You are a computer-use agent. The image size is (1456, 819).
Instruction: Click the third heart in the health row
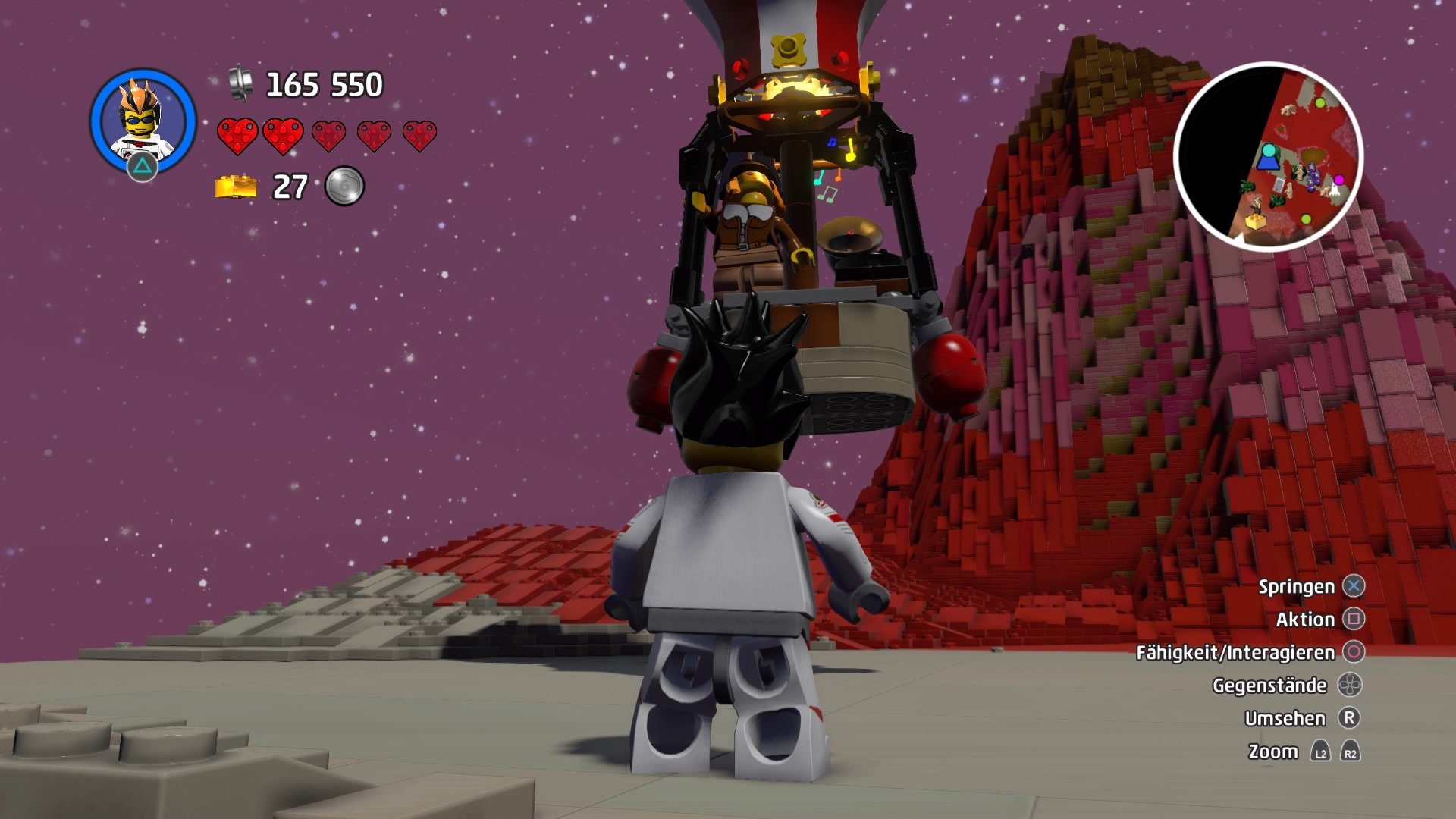(x=331, y=136)
